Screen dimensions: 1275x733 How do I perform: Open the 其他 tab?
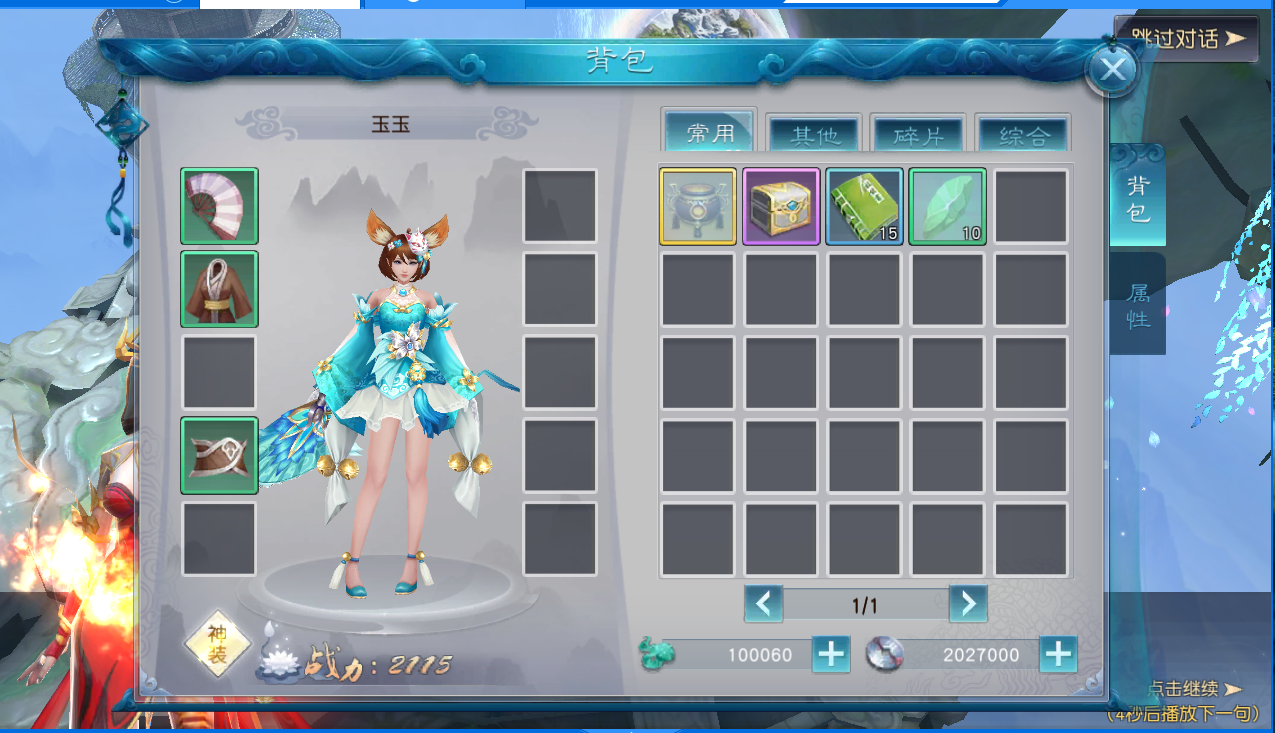coord(814,135)
